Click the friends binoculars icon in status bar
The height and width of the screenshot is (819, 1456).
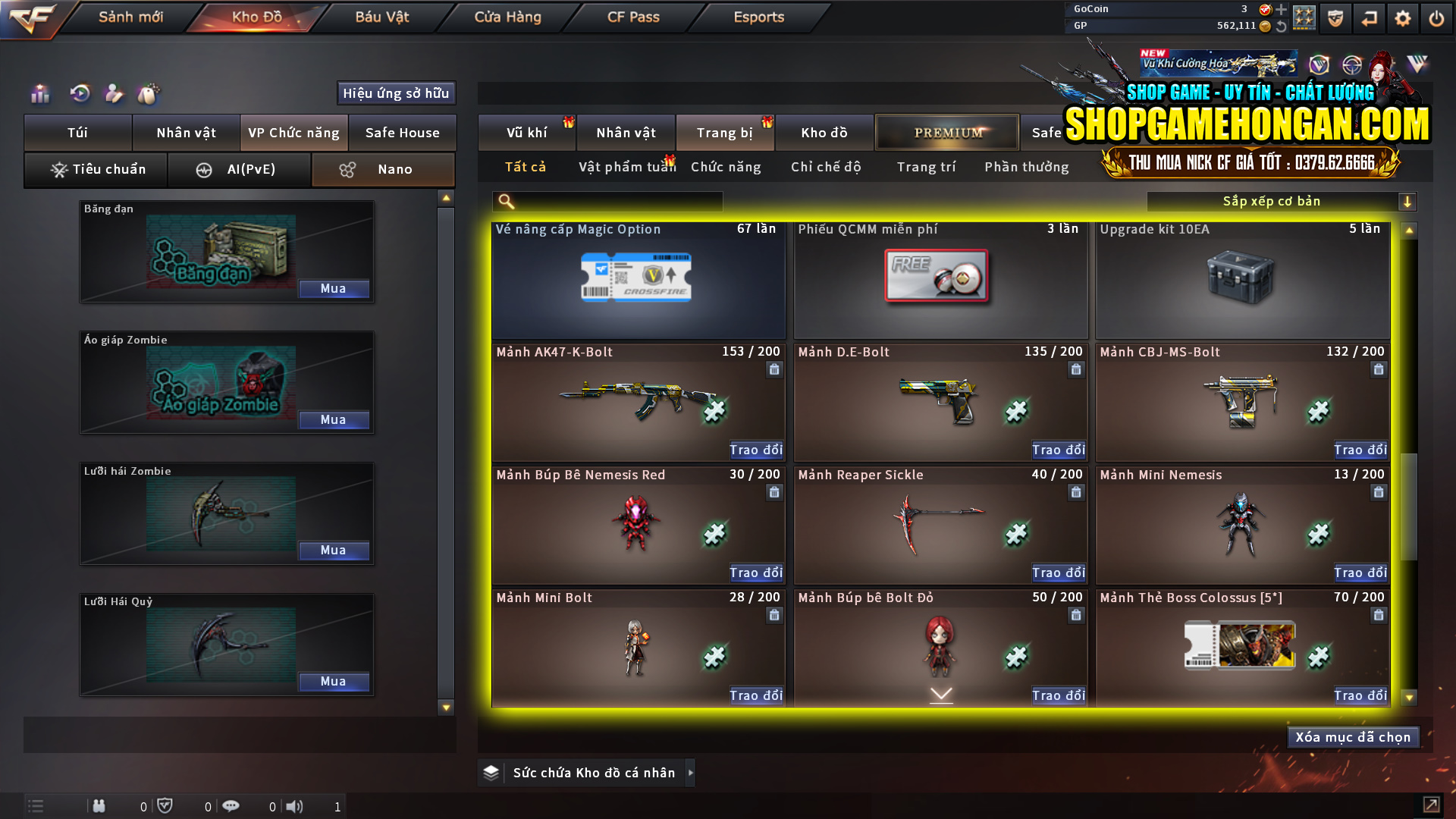click(99, 806)
